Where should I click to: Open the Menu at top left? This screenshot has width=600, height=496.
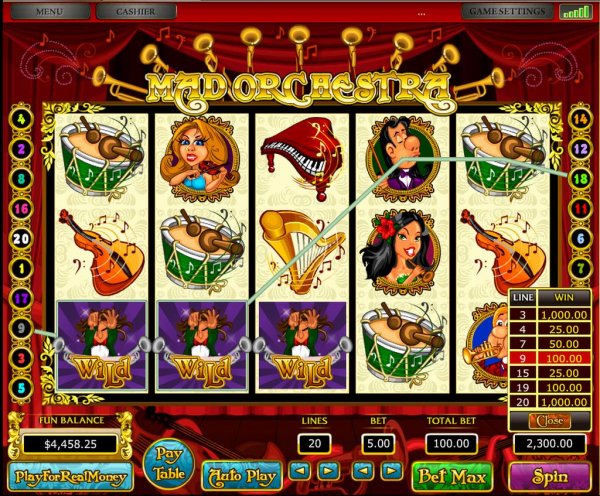[x=51, y=12]
